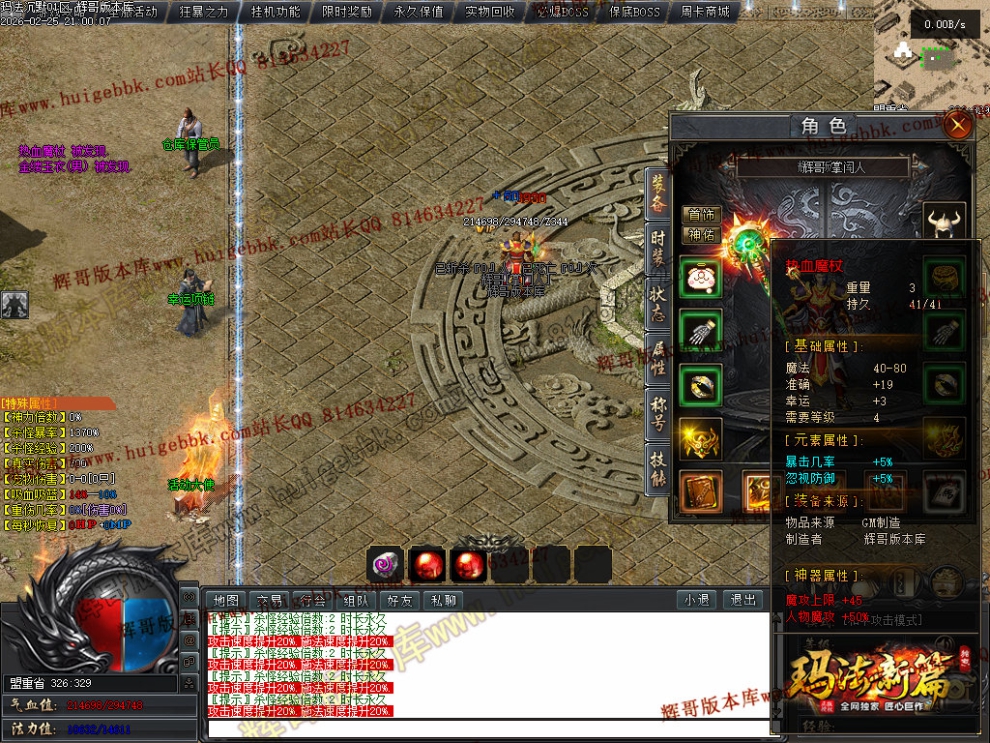This screenshot has width=990, height=743.
Task: Select the 称号 title tab
Action: click(x=658, y=410)
